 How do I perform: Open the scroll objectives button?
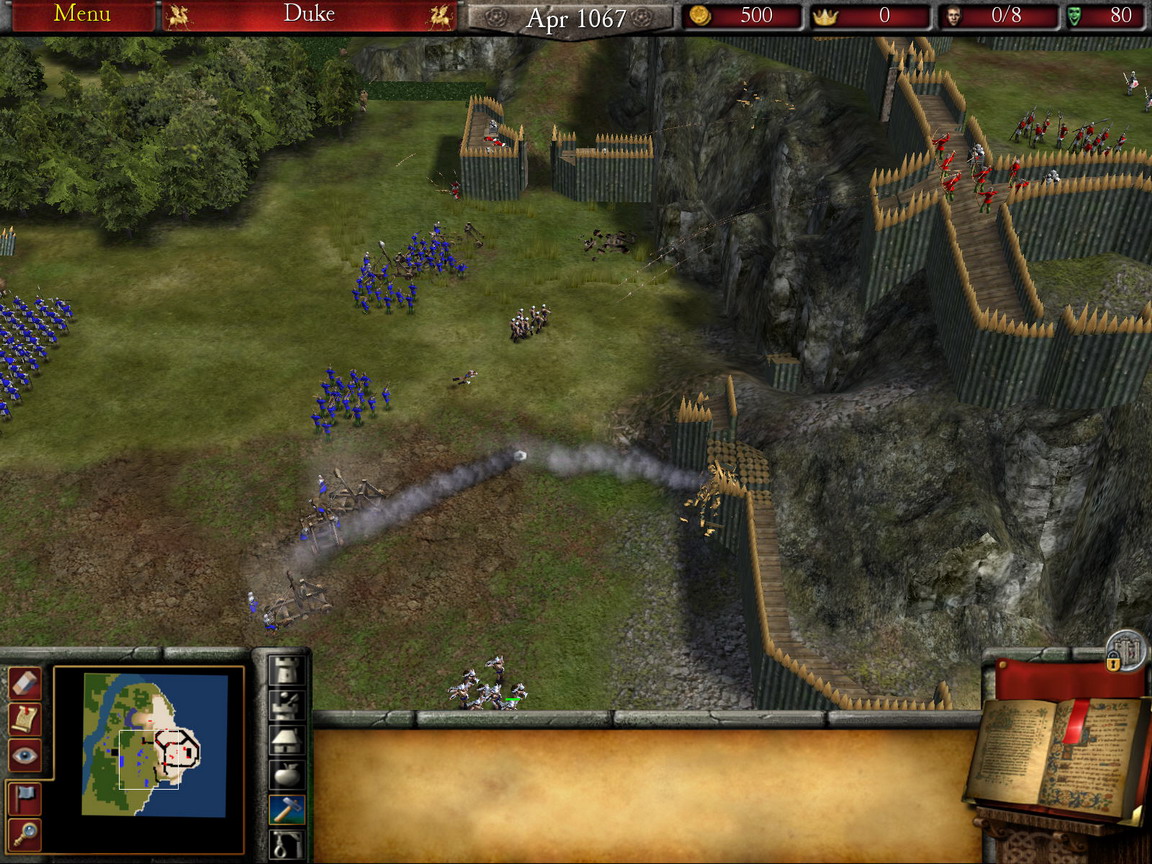tap(24, 719)
